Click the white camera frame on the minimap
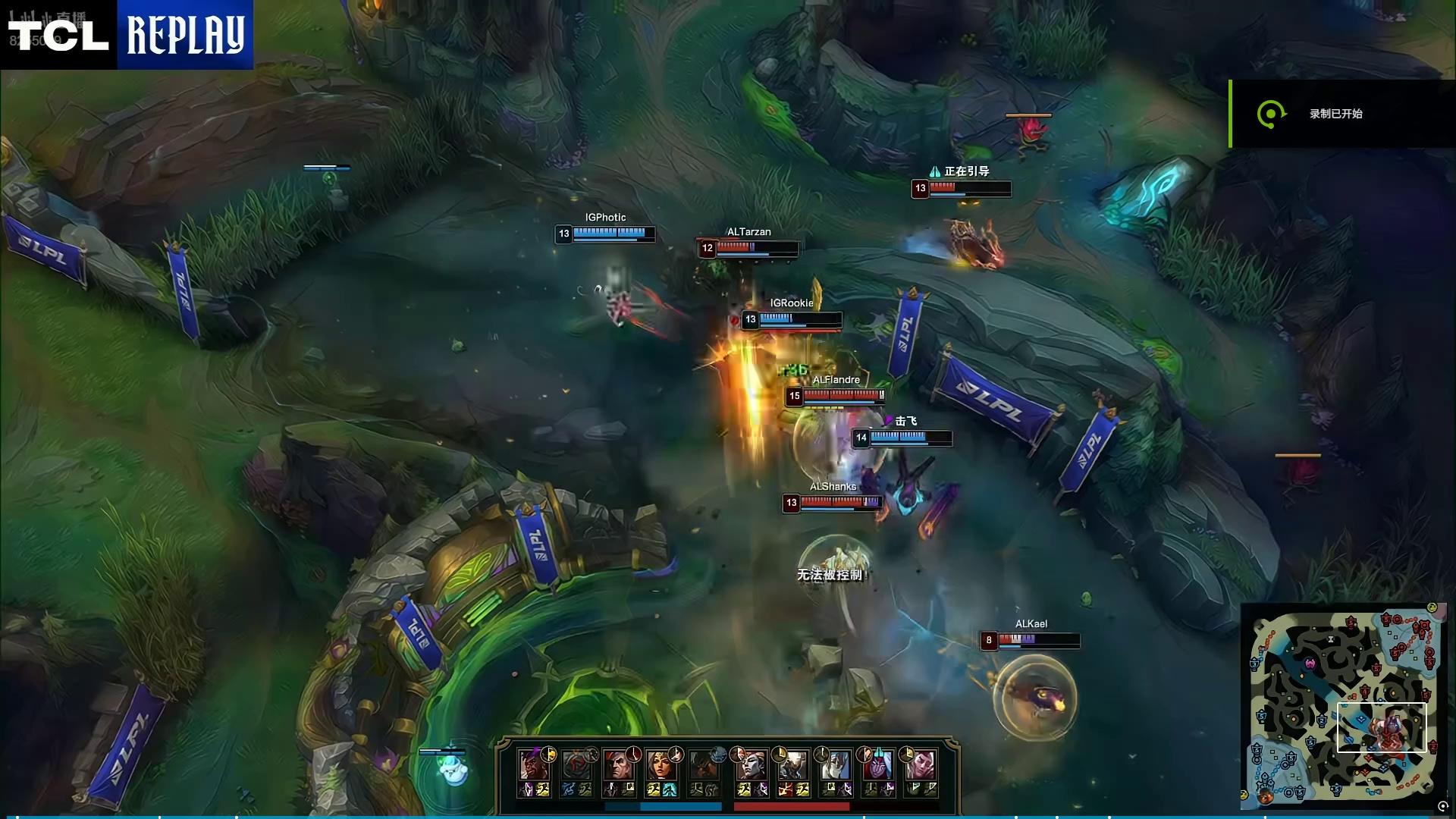1456x819 pixels. [1381, 726]
